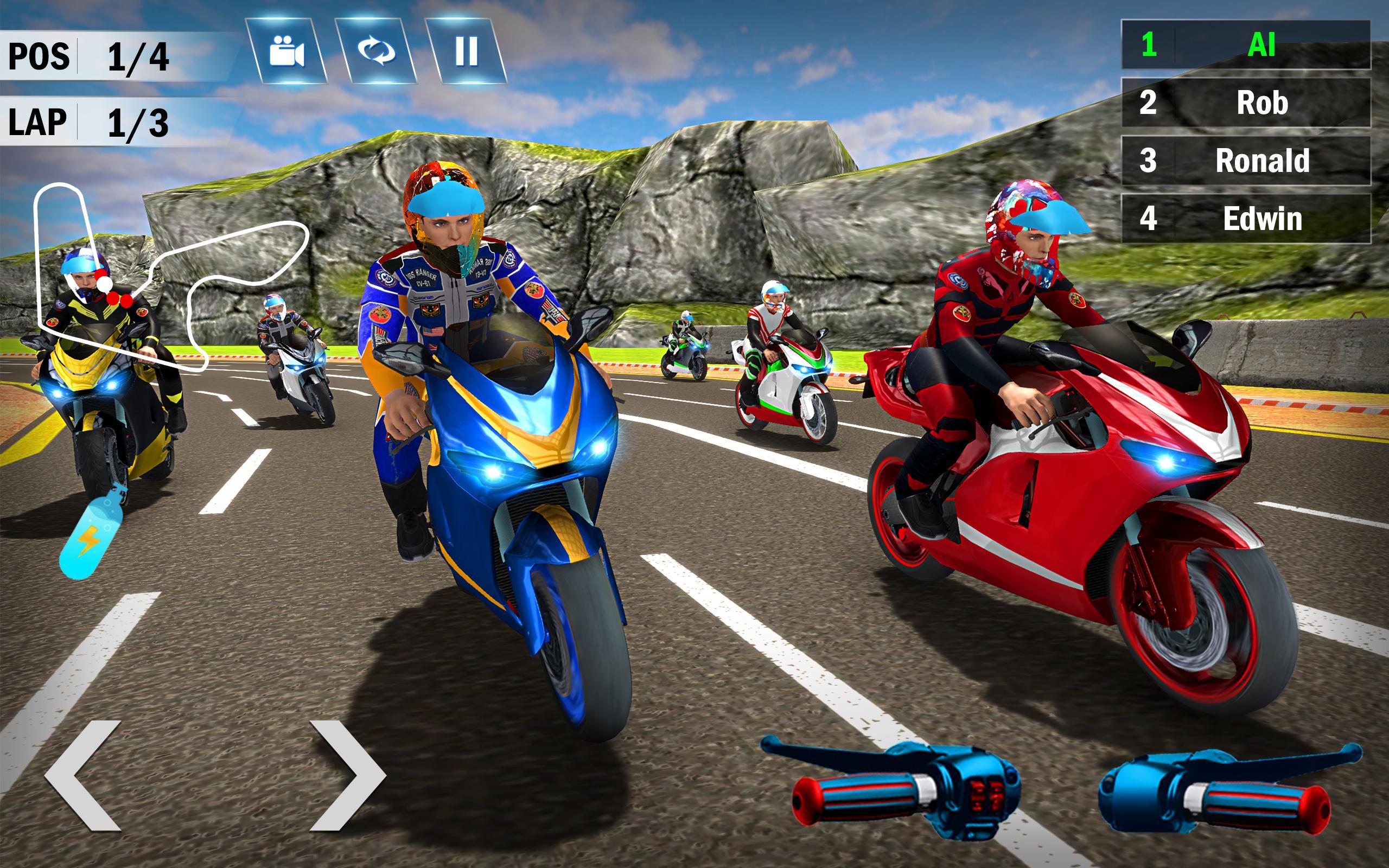Viewport: 1389px width, 868px height.
Task: Choose Edwin's row in standings
Action: pos(1246,219)
